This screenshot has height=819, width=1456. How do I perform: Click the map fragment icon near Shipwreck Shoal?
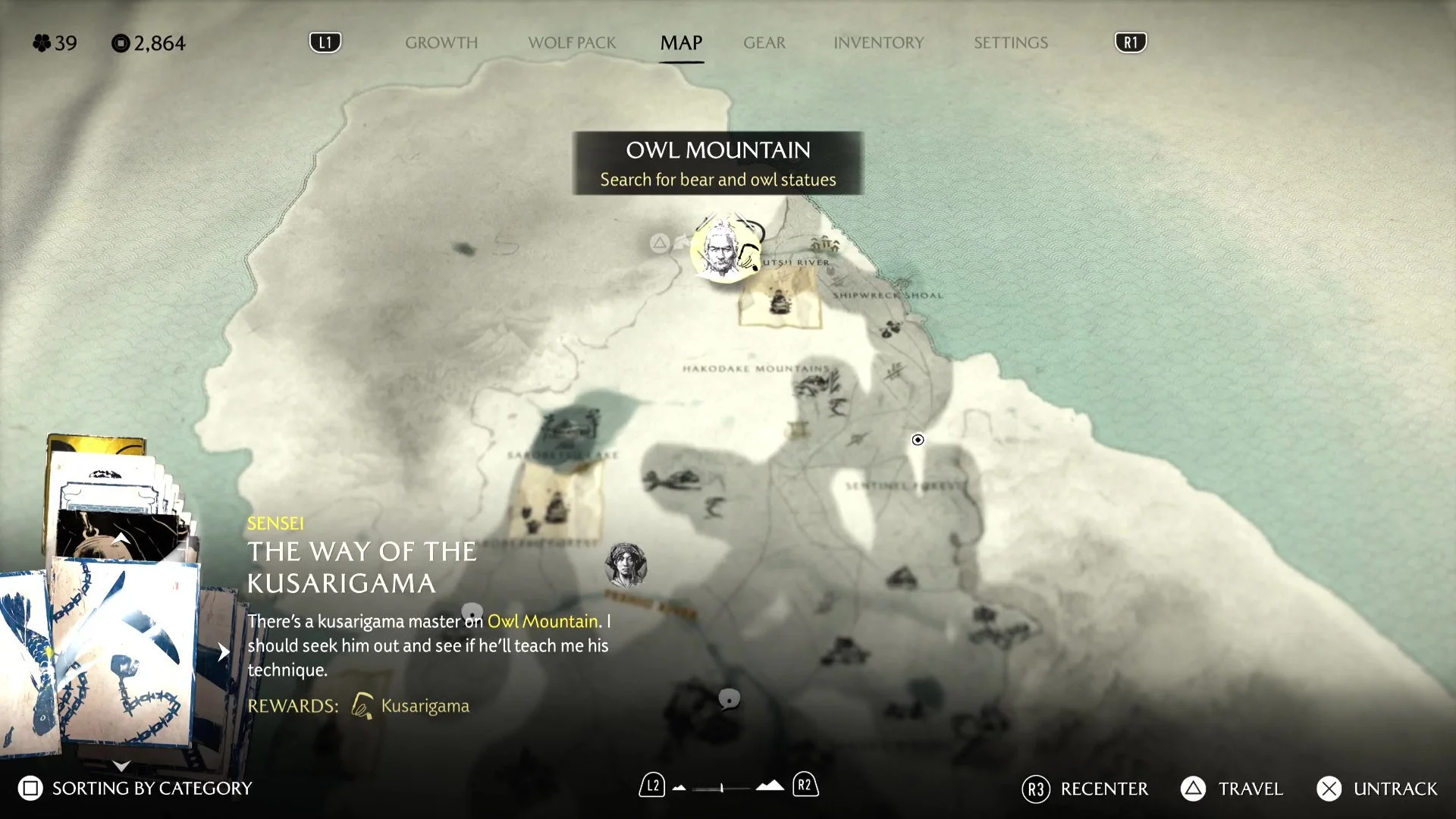click(780, 303)
